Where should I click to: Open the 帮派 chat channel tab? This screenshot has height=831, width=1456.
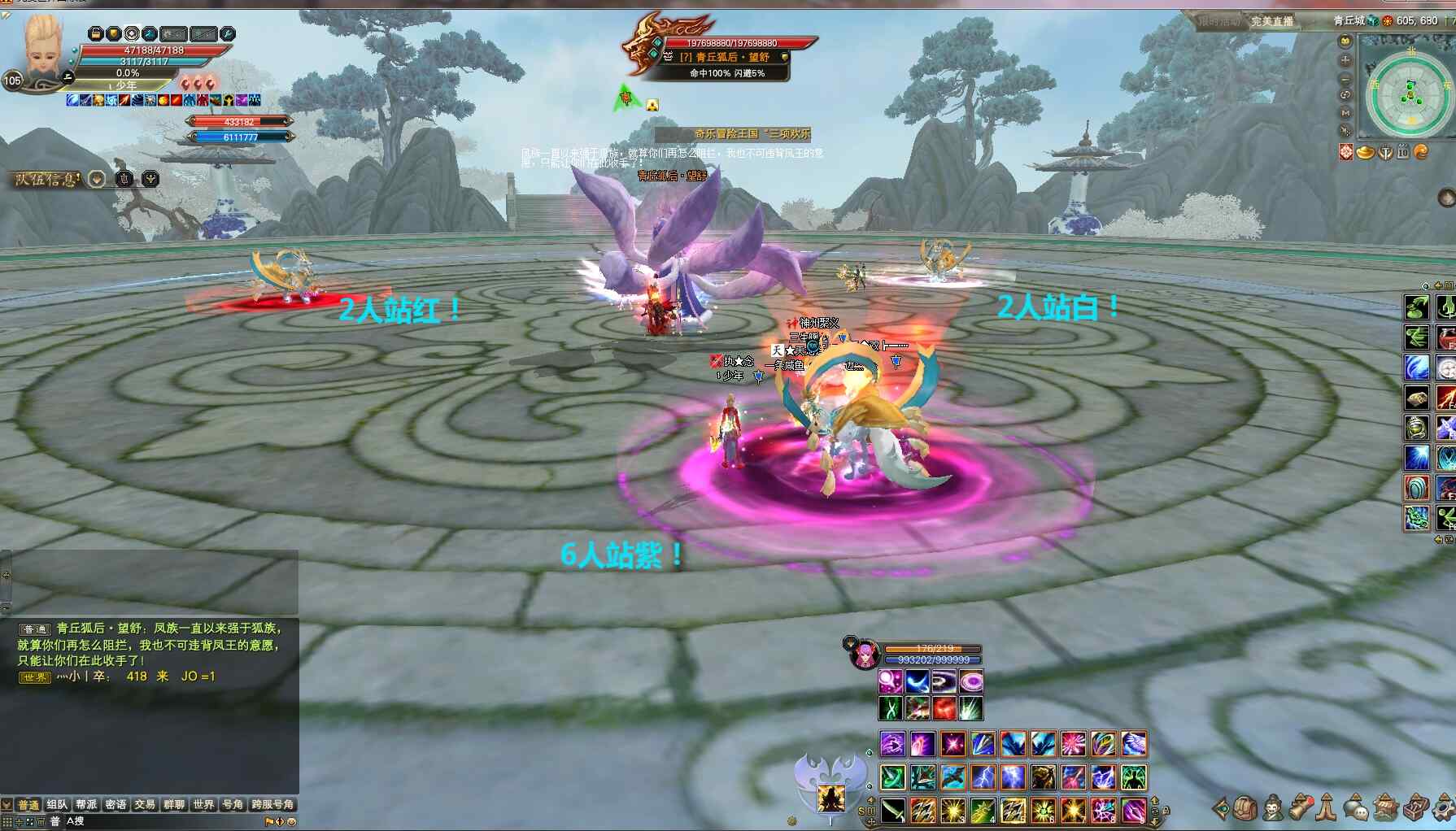point(86,804)
